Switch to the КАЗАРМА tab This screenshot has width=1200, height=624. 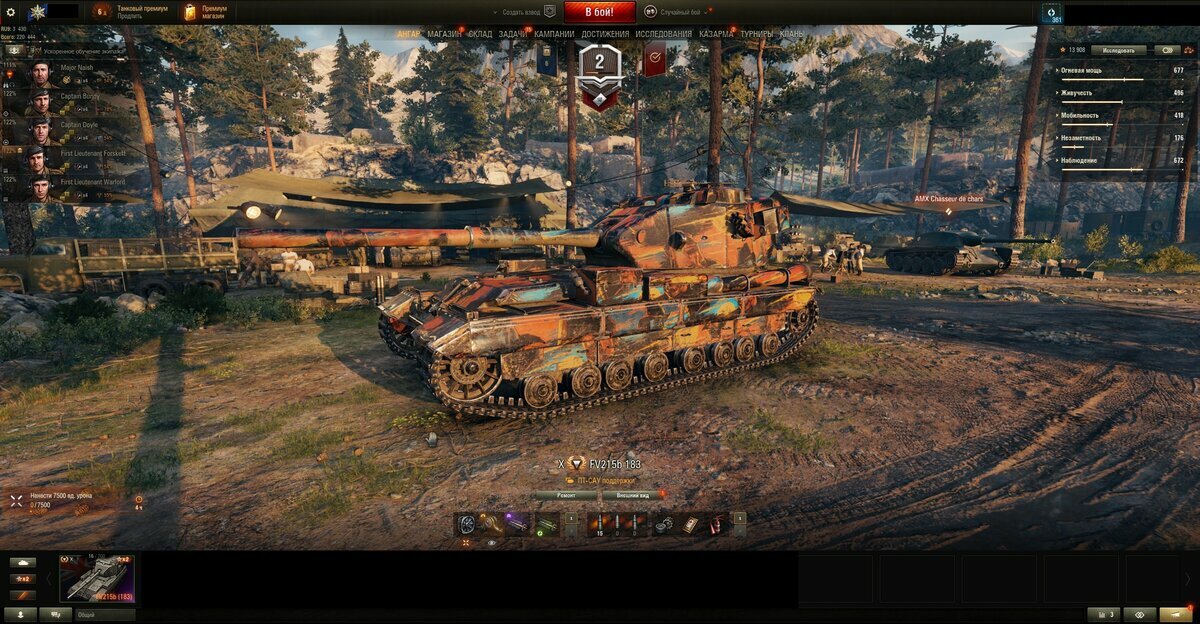pos(716,34)
